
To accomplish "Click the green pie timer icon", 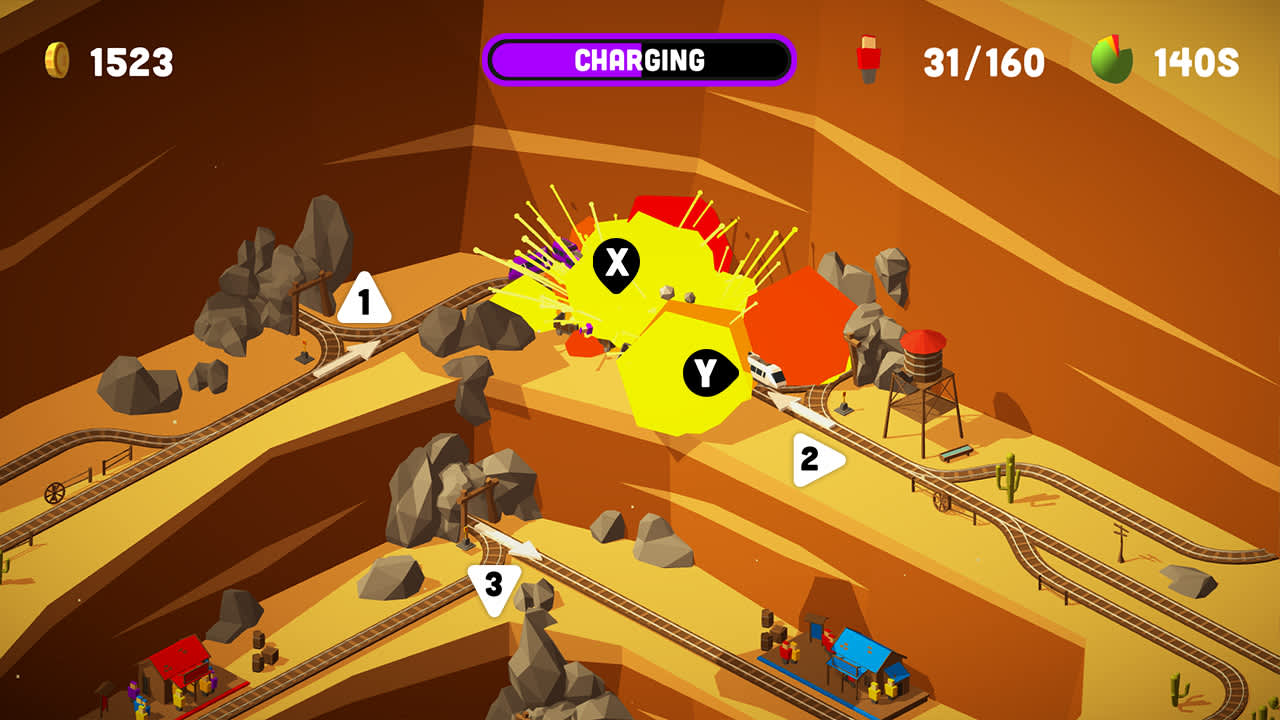I will 1113,58.
